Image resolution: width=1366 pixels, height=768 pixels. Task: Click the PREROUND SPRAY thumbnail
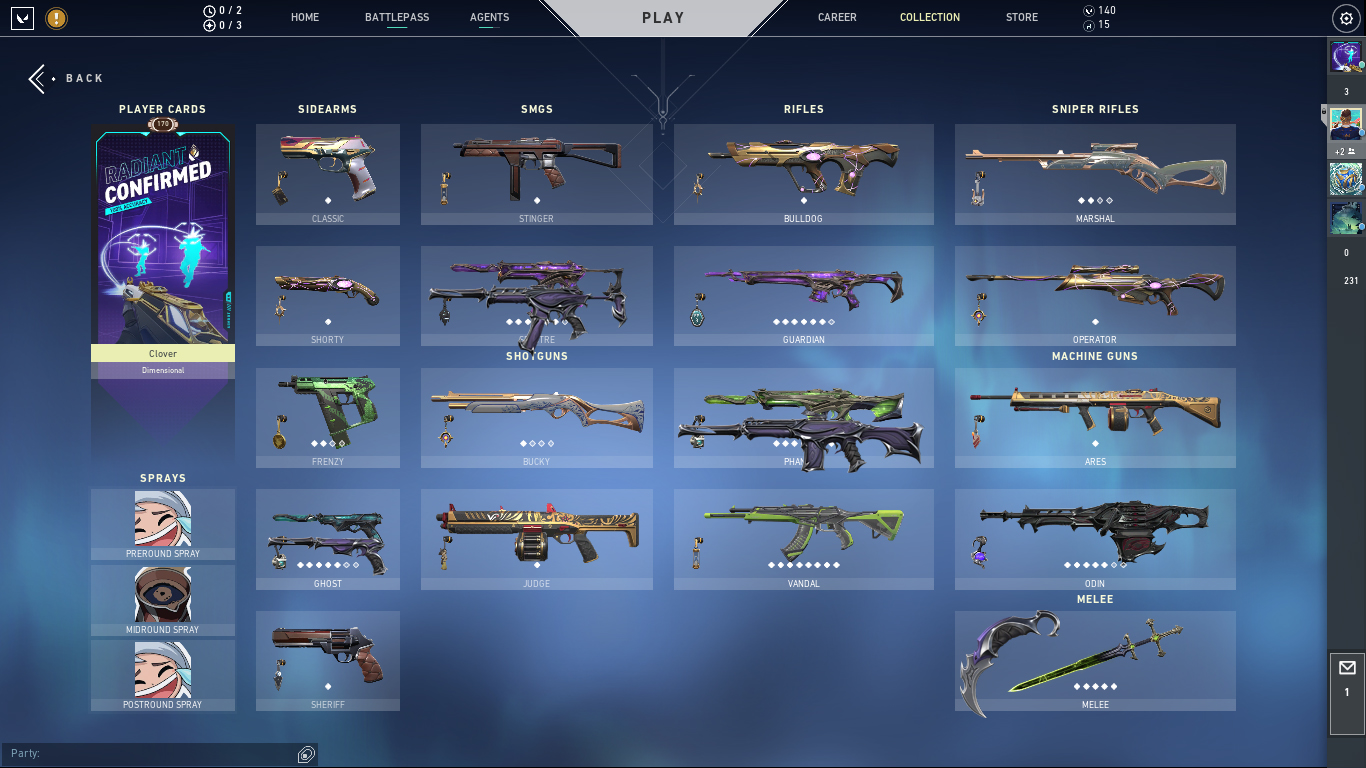162,518
